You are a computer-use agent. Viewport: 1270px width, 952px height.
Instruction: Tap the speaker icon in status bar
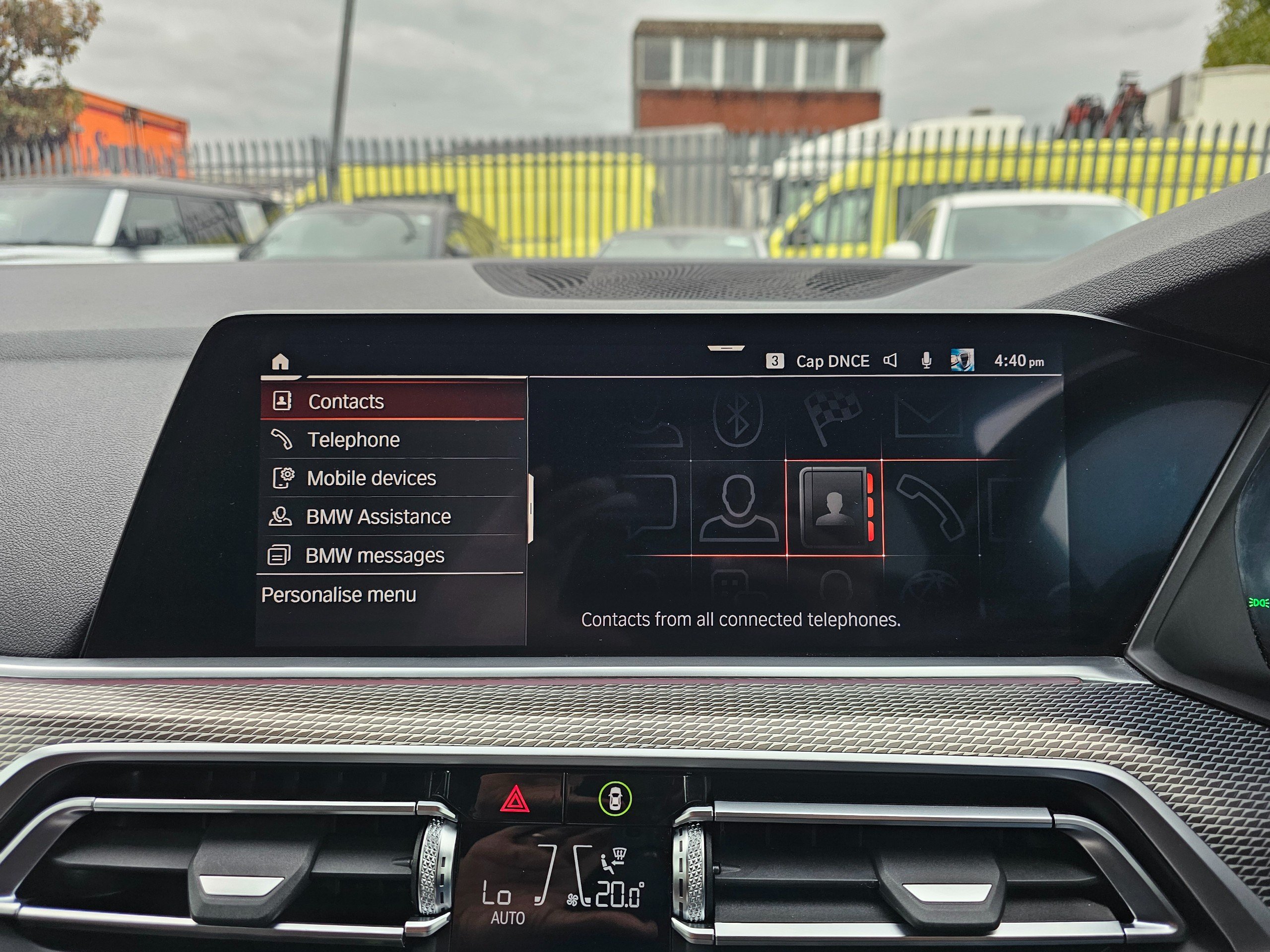pos(890,360)
